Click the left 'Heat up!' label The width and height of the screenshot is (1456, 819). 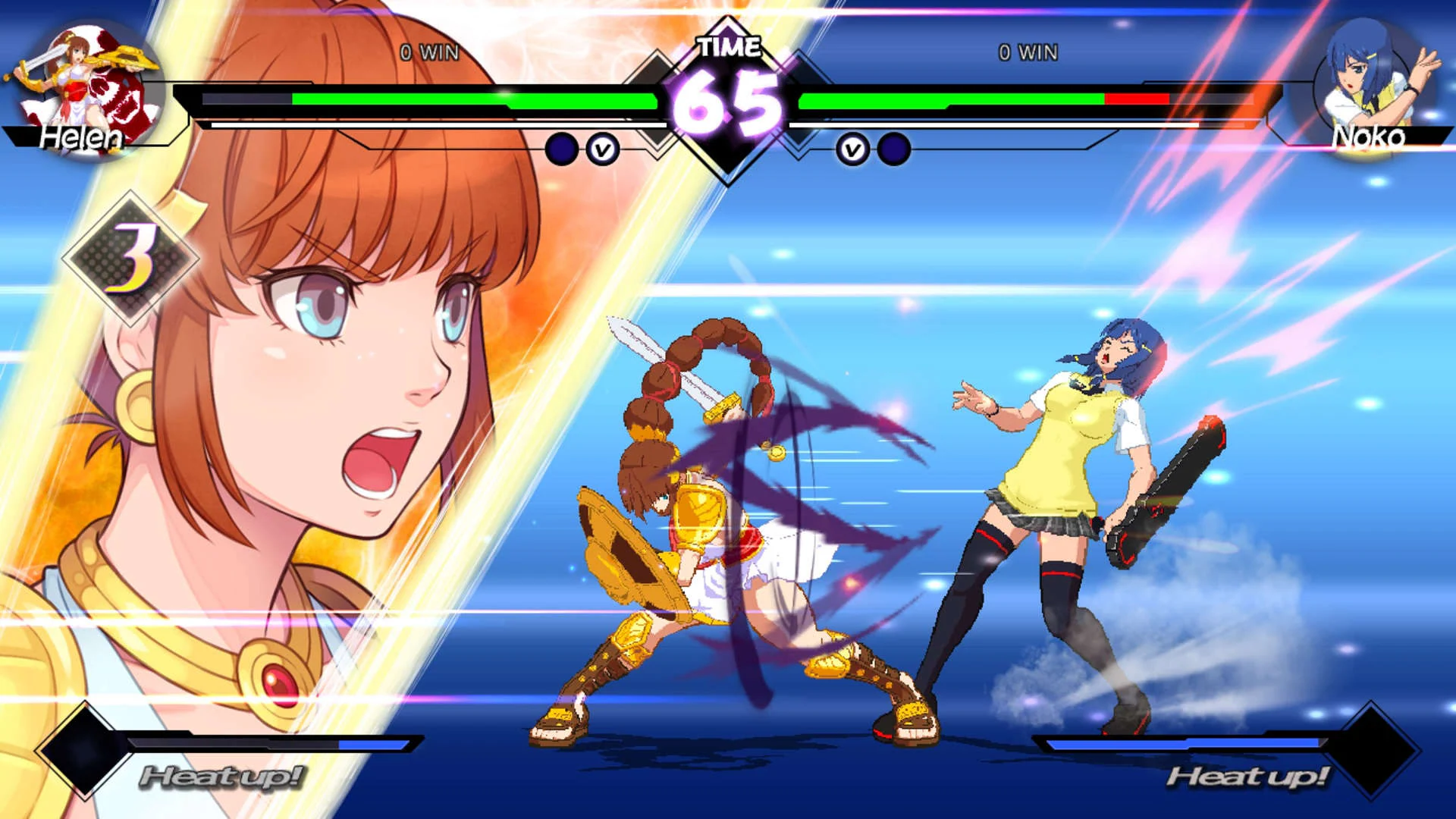click(x=222, y=777)
